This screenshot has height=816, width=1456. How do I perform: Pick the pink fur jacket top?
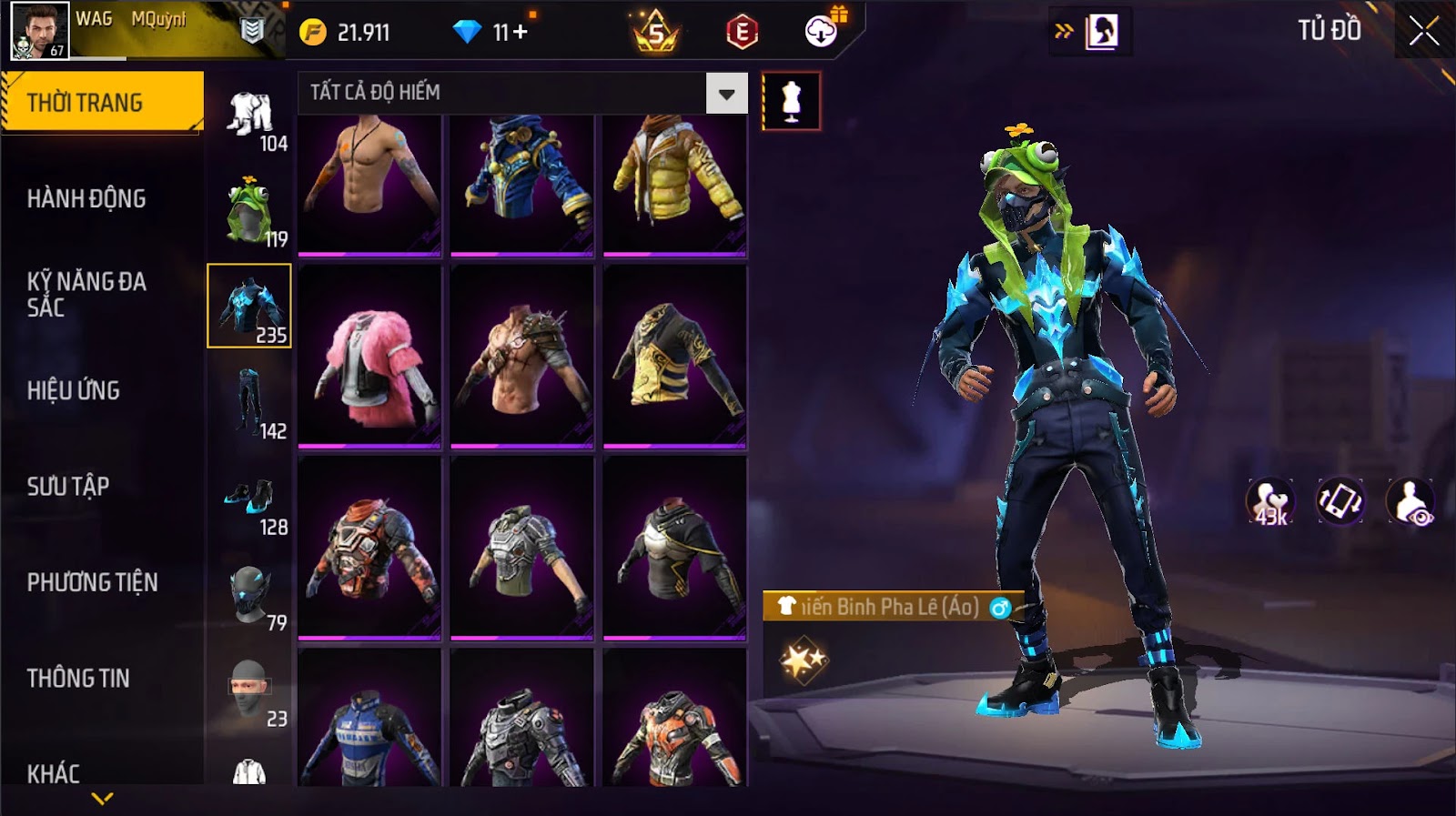(369, 357)
